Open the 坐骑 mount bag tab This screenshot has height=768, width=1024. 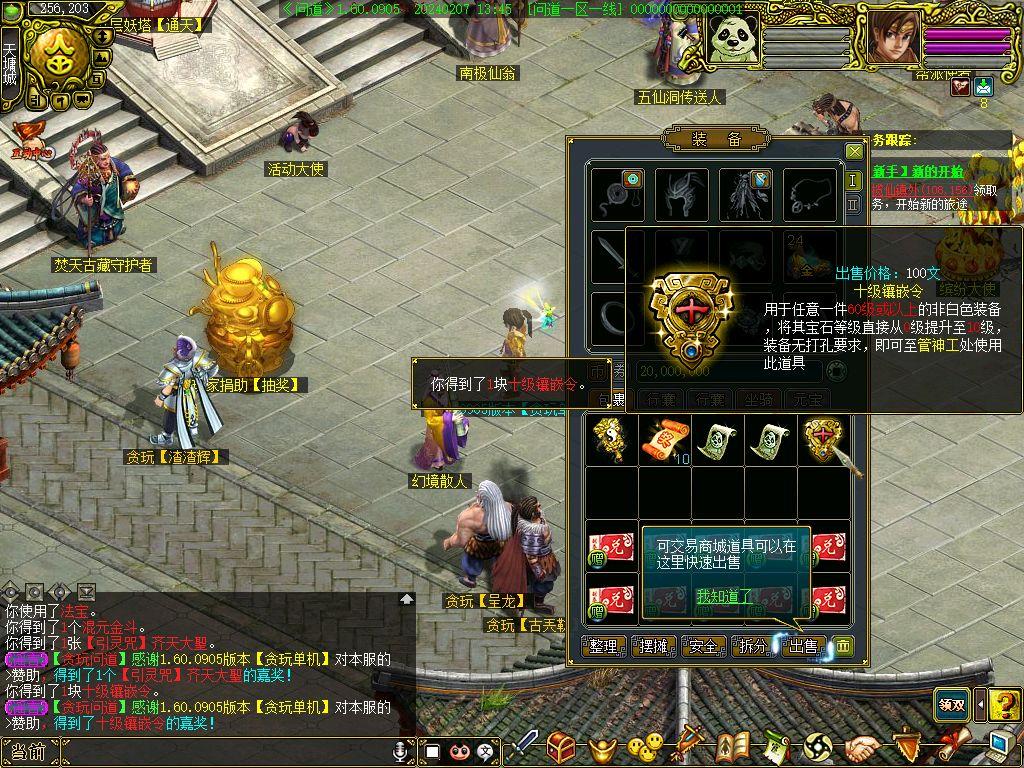coord(759,400)
